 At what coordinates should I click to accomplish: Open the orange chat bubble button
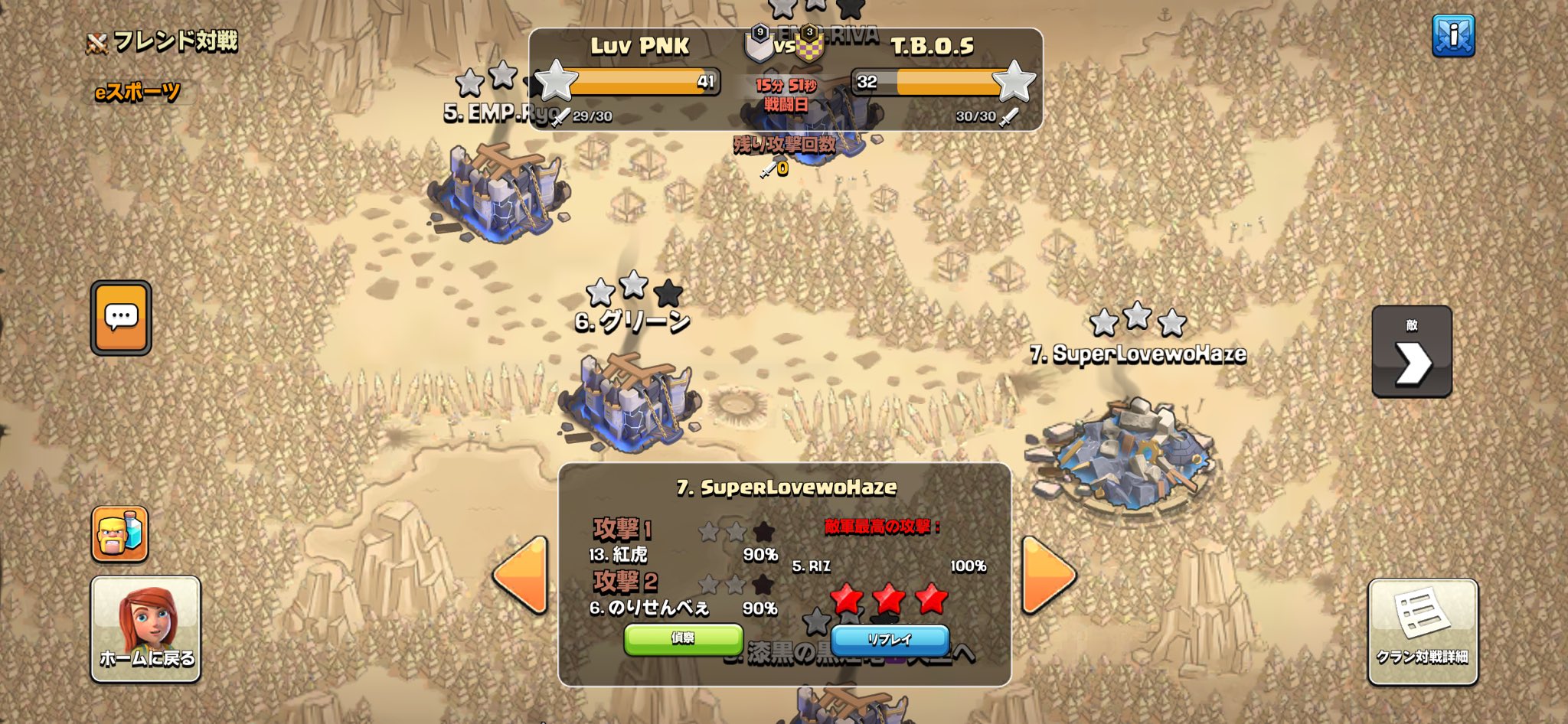point(121,318)
